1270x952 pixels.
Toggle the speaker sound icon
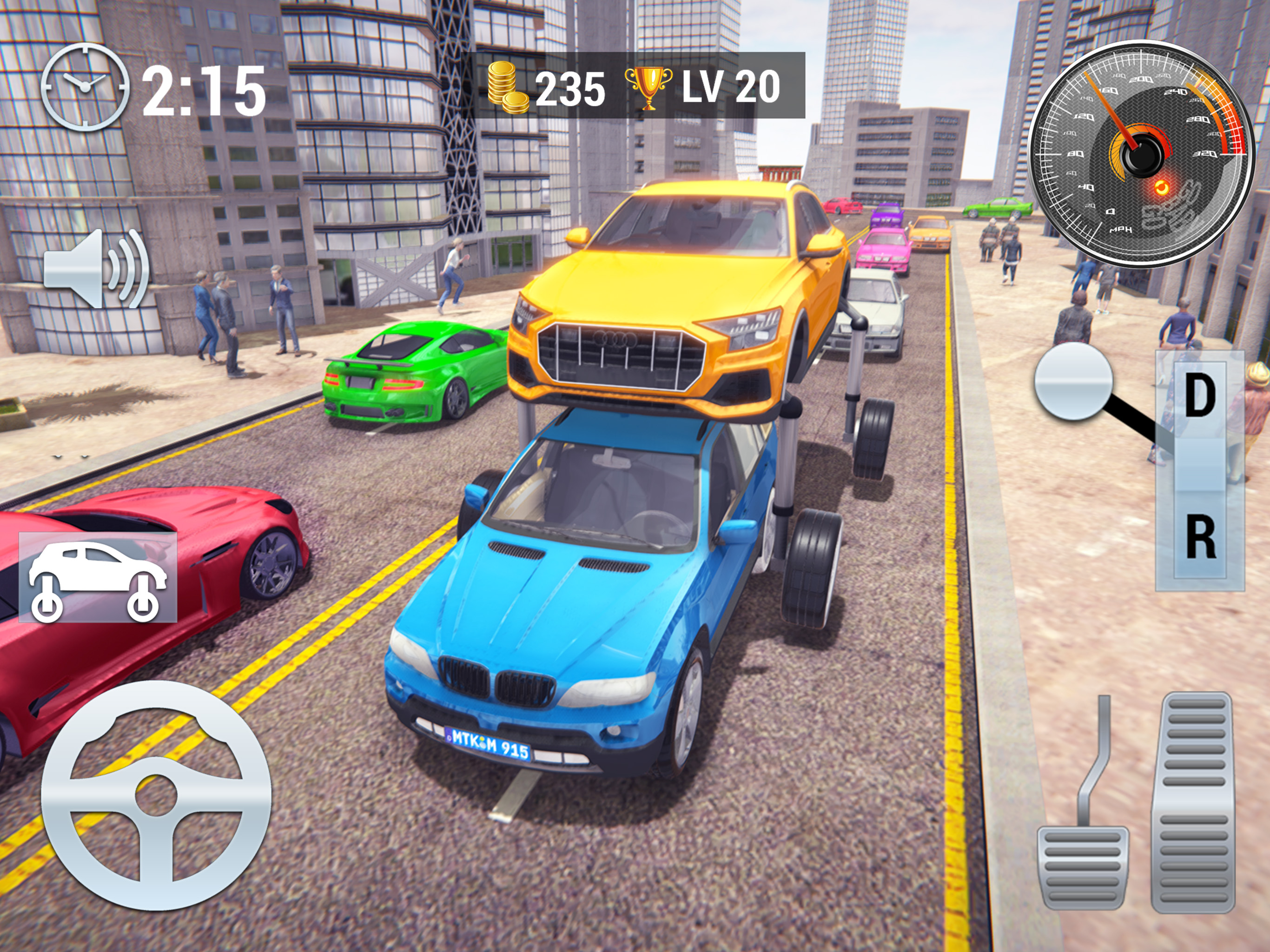click(96, 268)
